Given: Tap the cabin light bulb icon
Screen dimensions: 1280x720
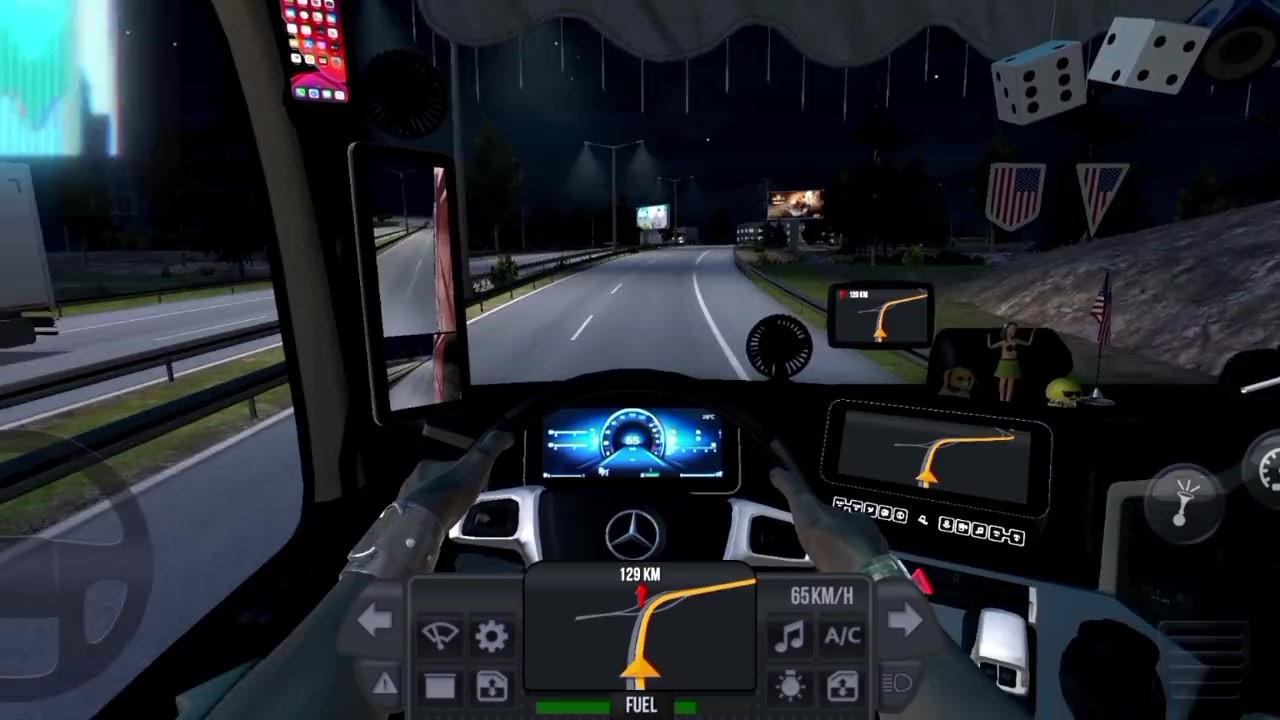Looking at the screenshot, I should pyautogui.click(x=790, y=688).
